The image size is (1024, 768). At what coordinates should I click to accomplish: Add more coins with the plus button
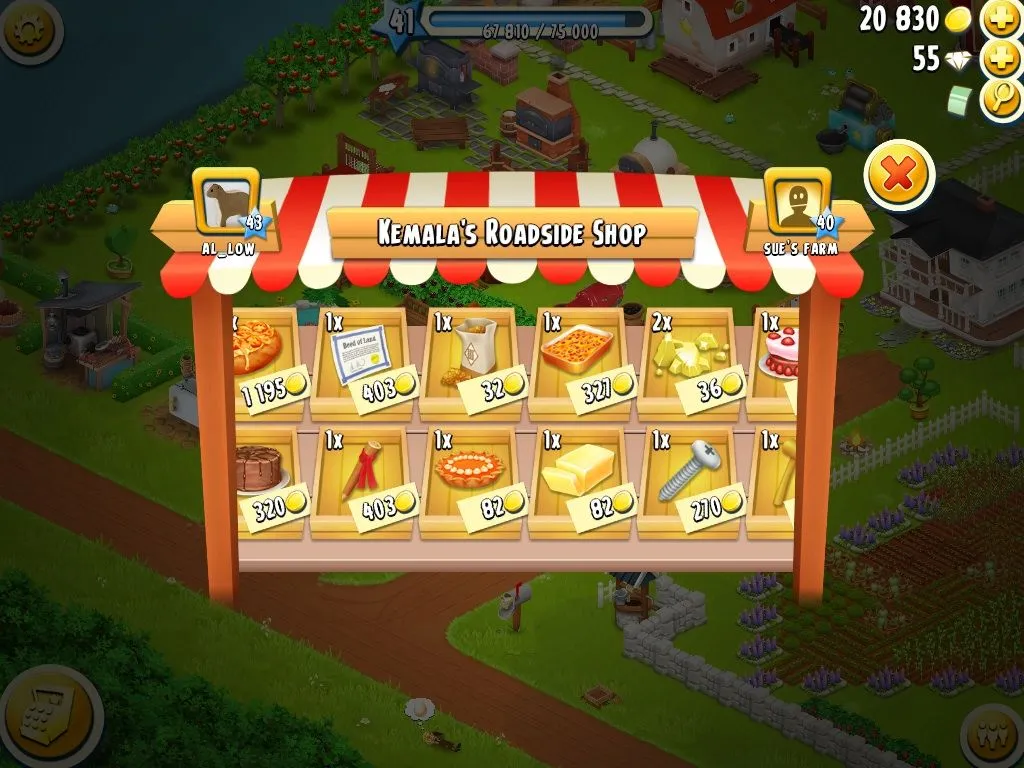(x=1001, y=19)
